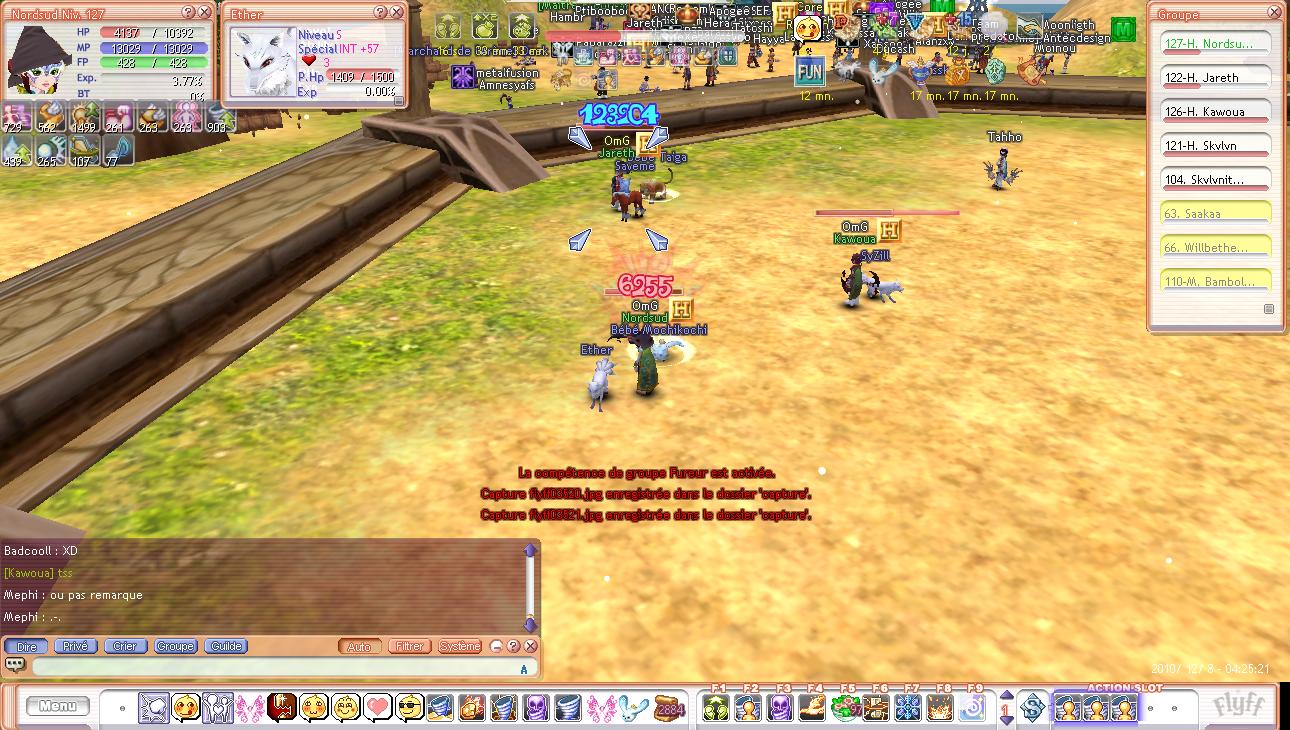This screenshot has width=1290, height=730.
Task: Switch chat channel to Privé
Action: click(75, 646)
